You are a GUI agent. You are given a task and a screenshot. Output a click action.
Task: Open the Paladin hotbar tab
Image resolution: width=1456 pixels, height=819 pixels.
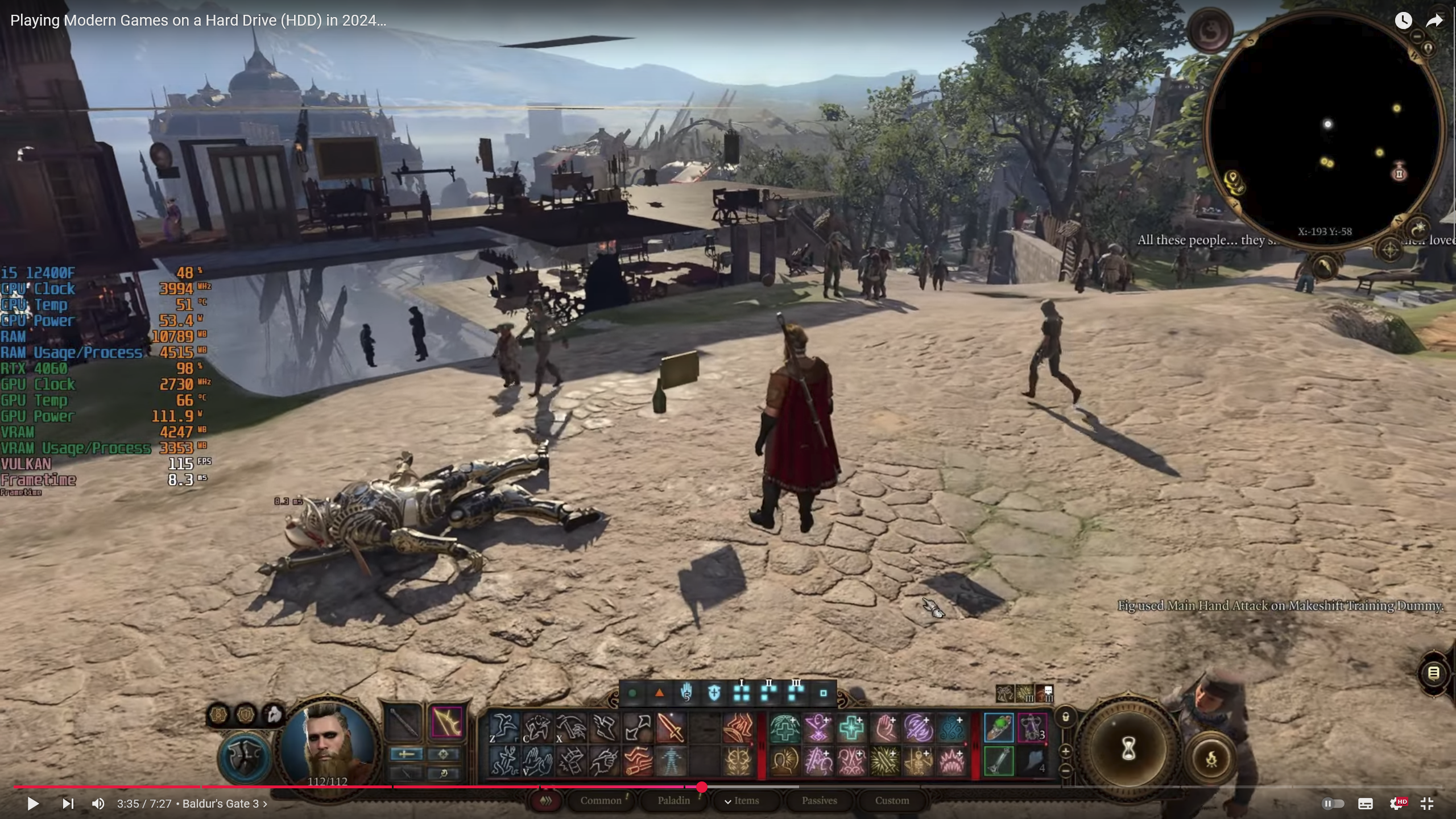pyautogui.click(x=673, y=801)
